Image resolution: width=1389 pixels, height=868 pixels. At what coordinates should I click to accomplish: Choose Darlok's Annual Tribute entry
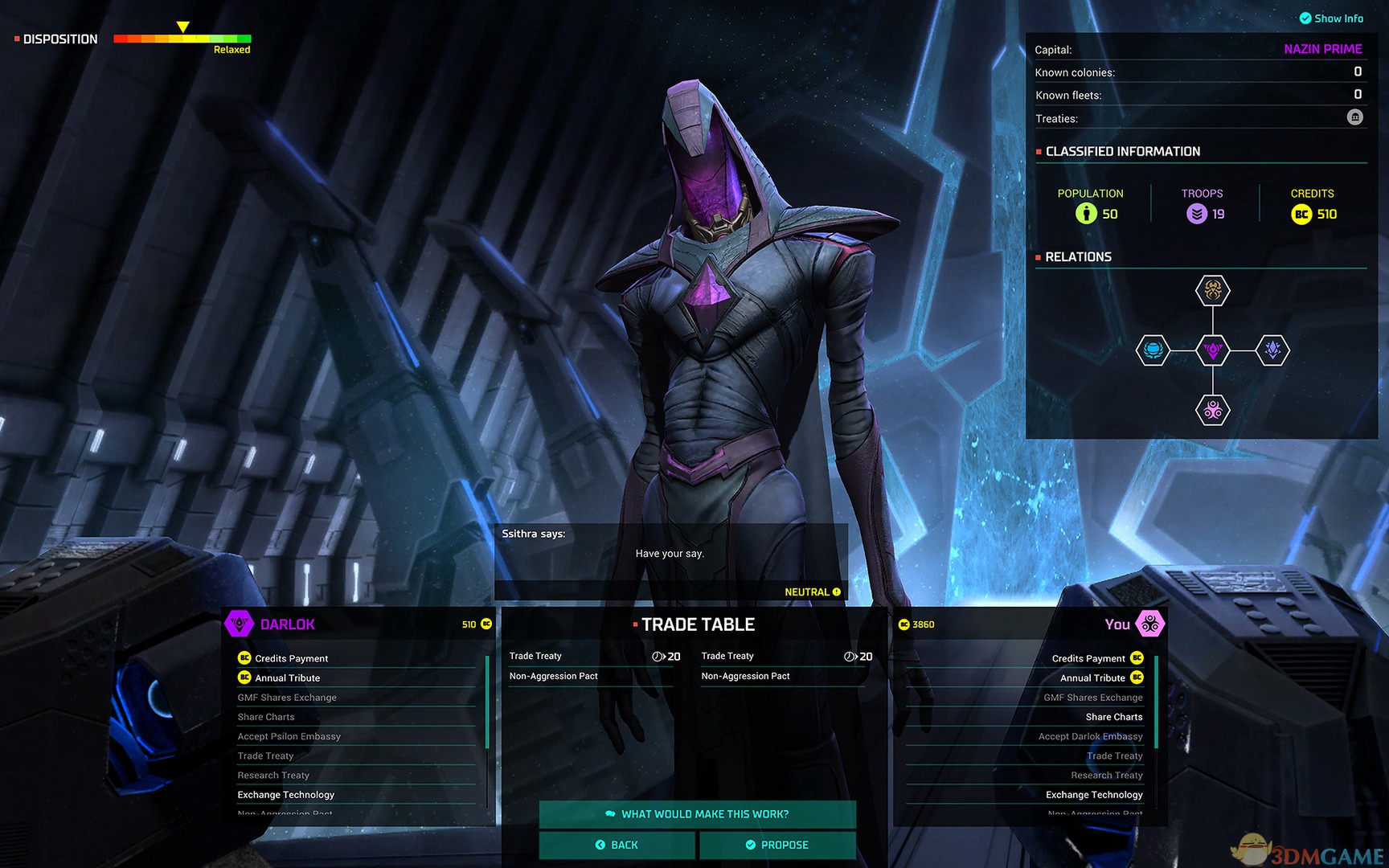tap(287, 678)
